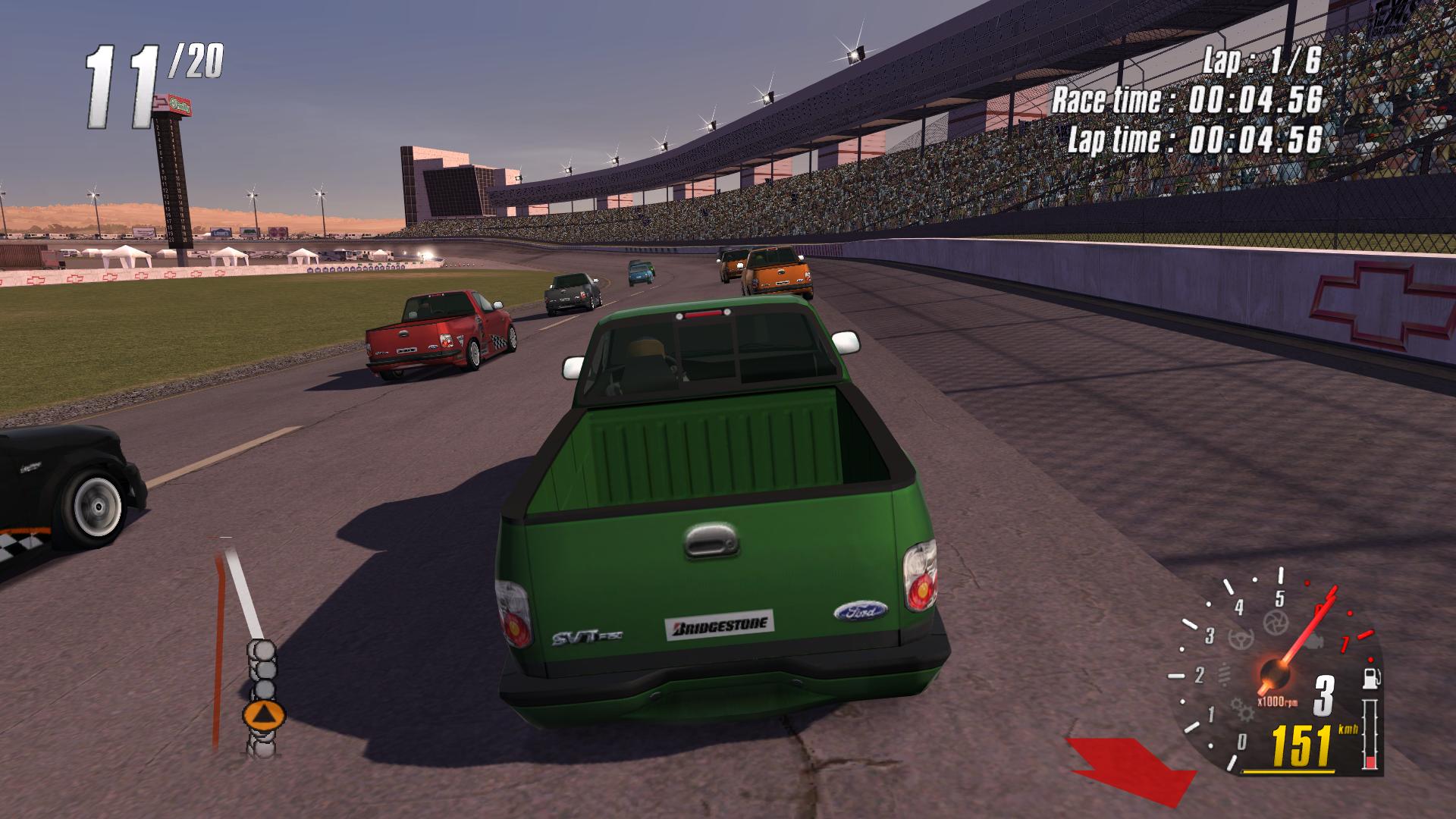Click the orange player marker on the track map
The width and height of the screenshot is (1456, 819).
263,714
